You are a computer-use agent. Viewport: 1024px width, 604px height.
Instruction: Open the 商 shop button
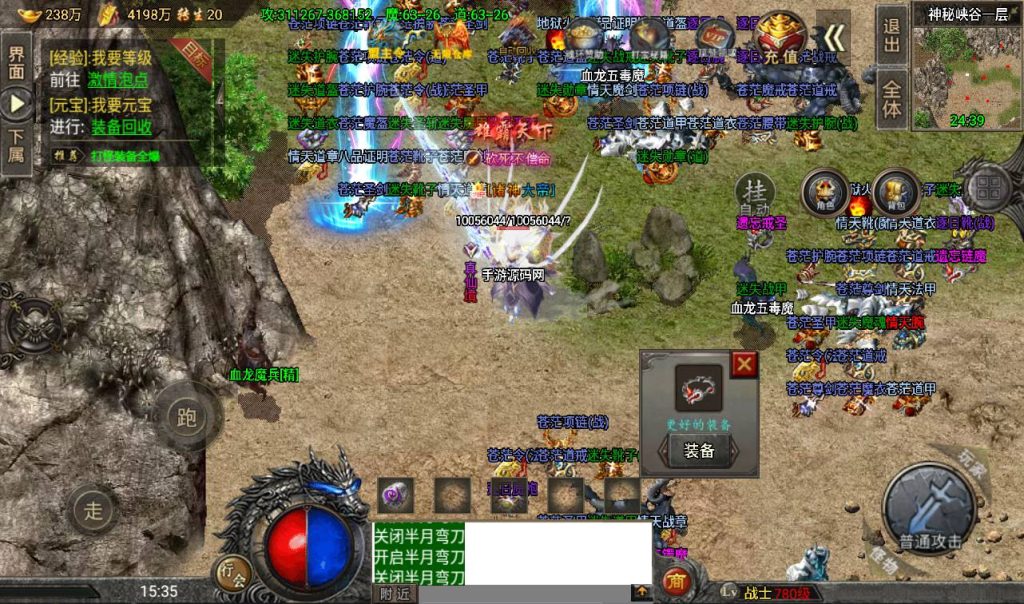(675, 581)
